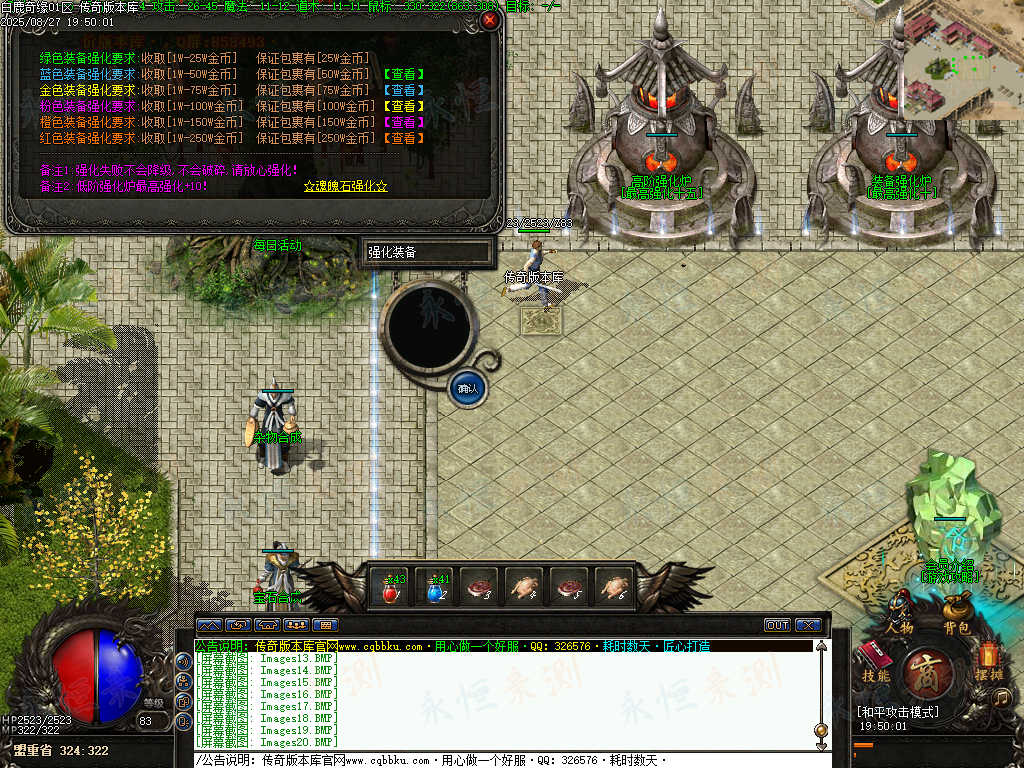Image resolution: width=1024 pixels, height=768 pixels.
Task: Open the 魂魄石强化 soul stone link
Action: (345, 186)
